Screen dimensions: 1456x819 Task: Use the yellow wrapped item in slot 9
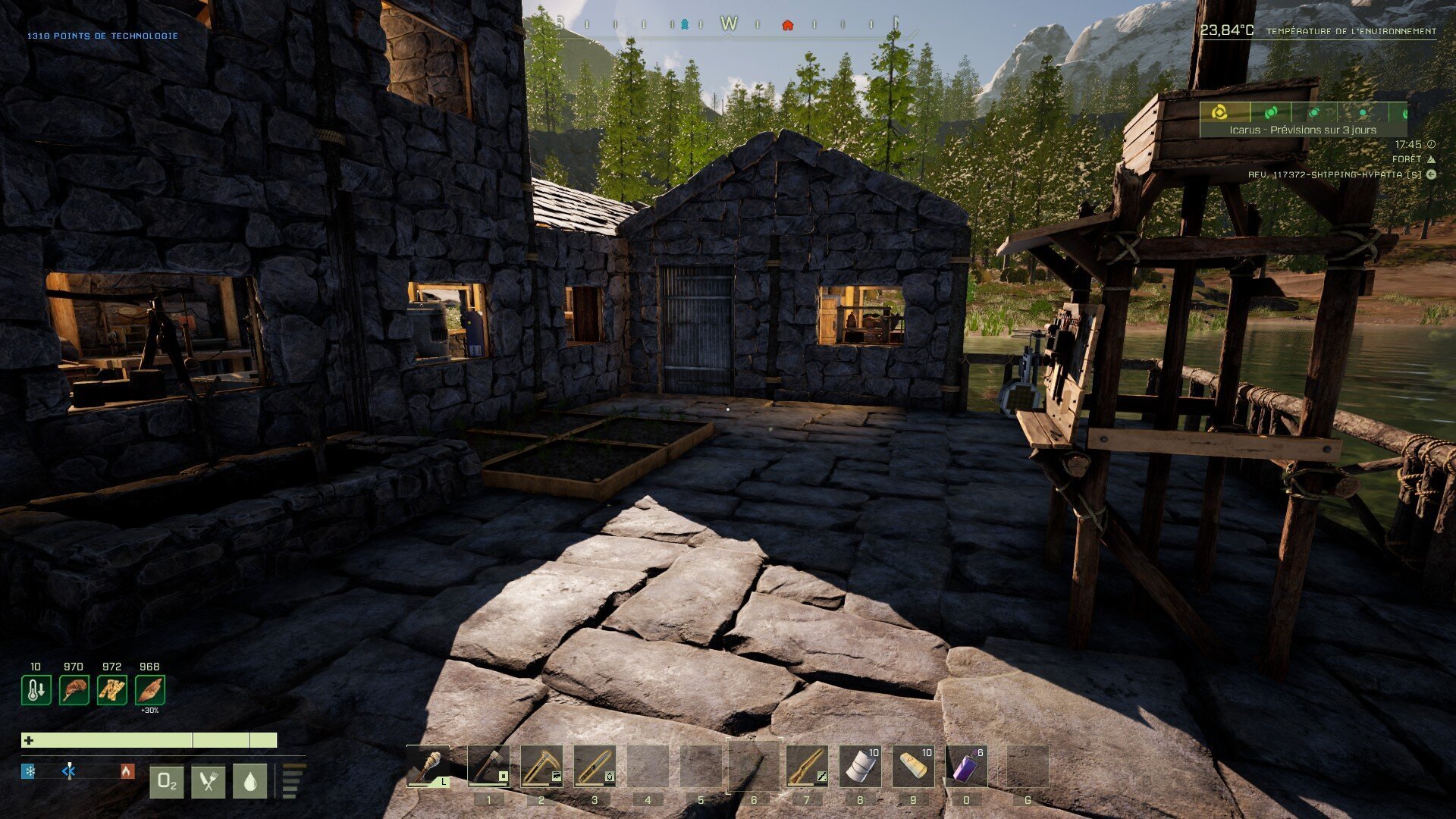pos(913,766)
